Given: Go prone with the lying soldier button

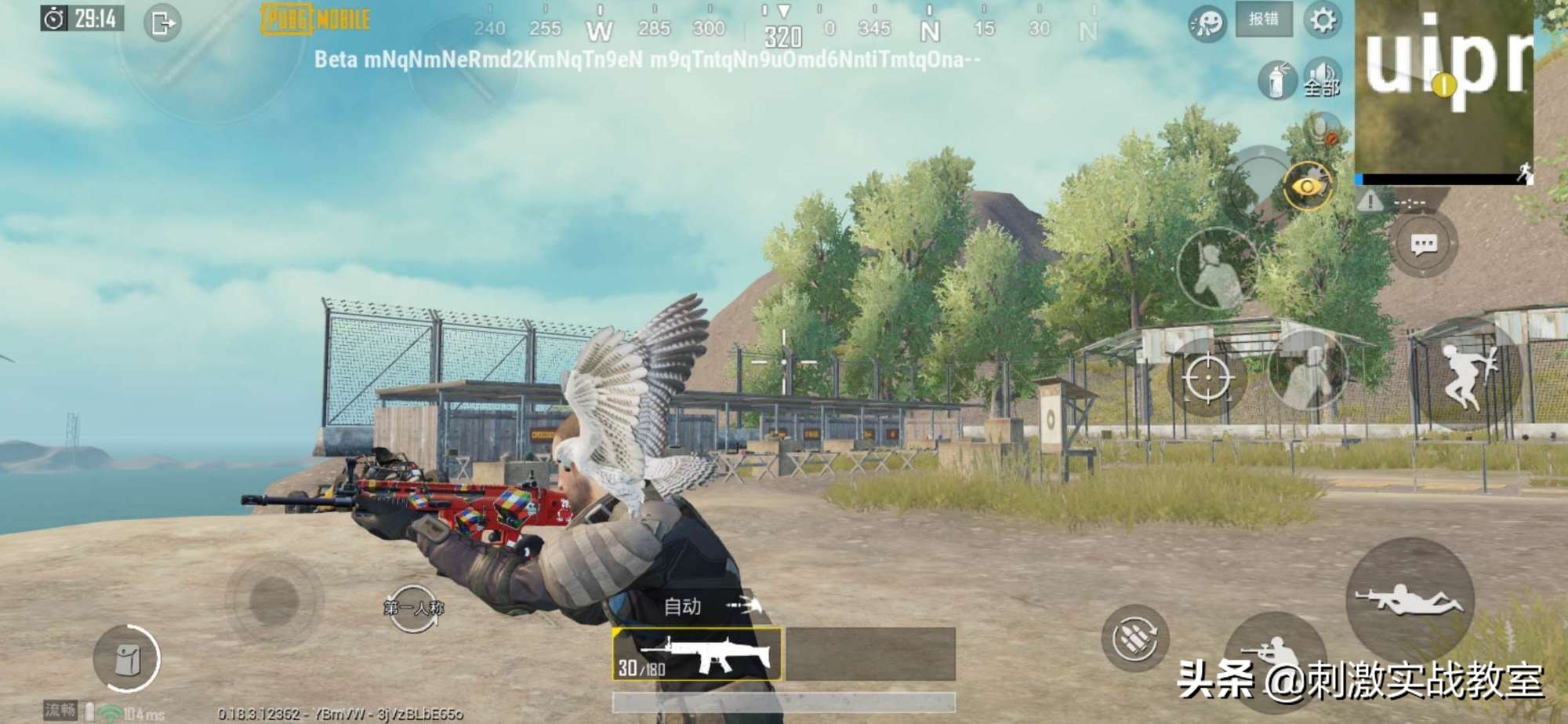Looking at the screenshot, I should (1410, 598).
